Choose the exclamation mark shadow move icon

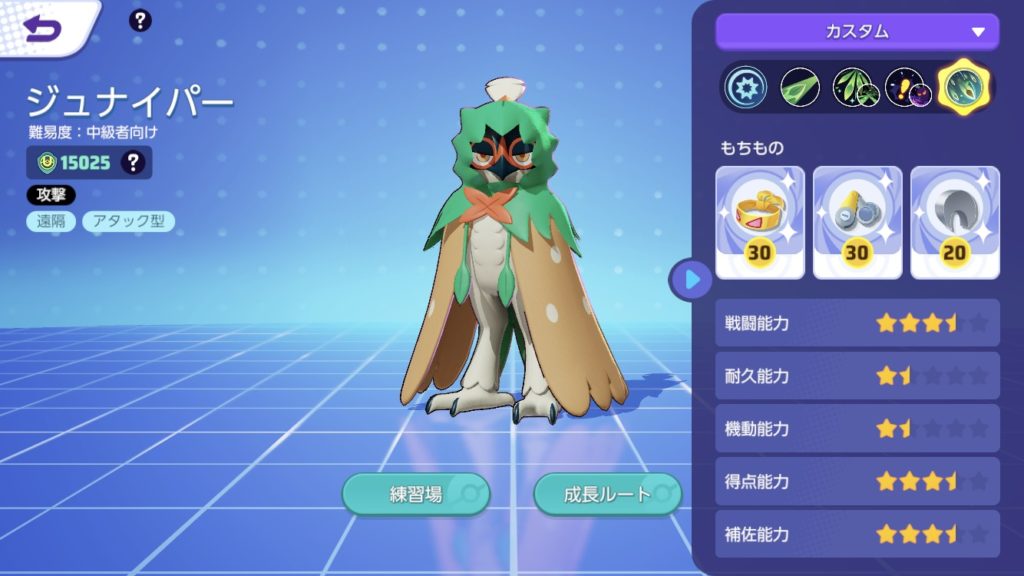pos(907,88)
